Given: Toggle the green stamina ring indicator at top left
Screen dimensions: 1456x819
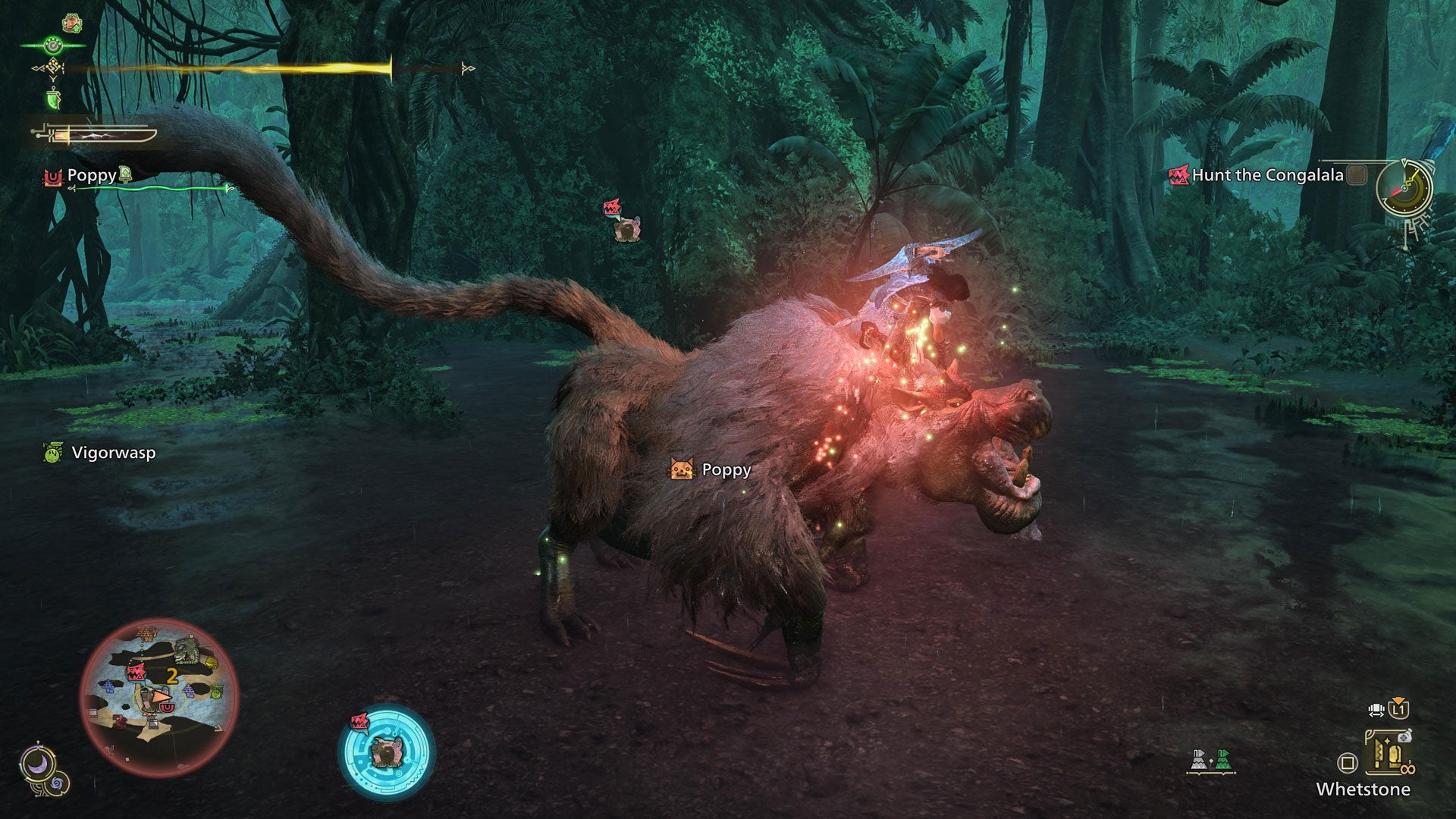Looking at the screenshot, I should click(x=54, y=45).
